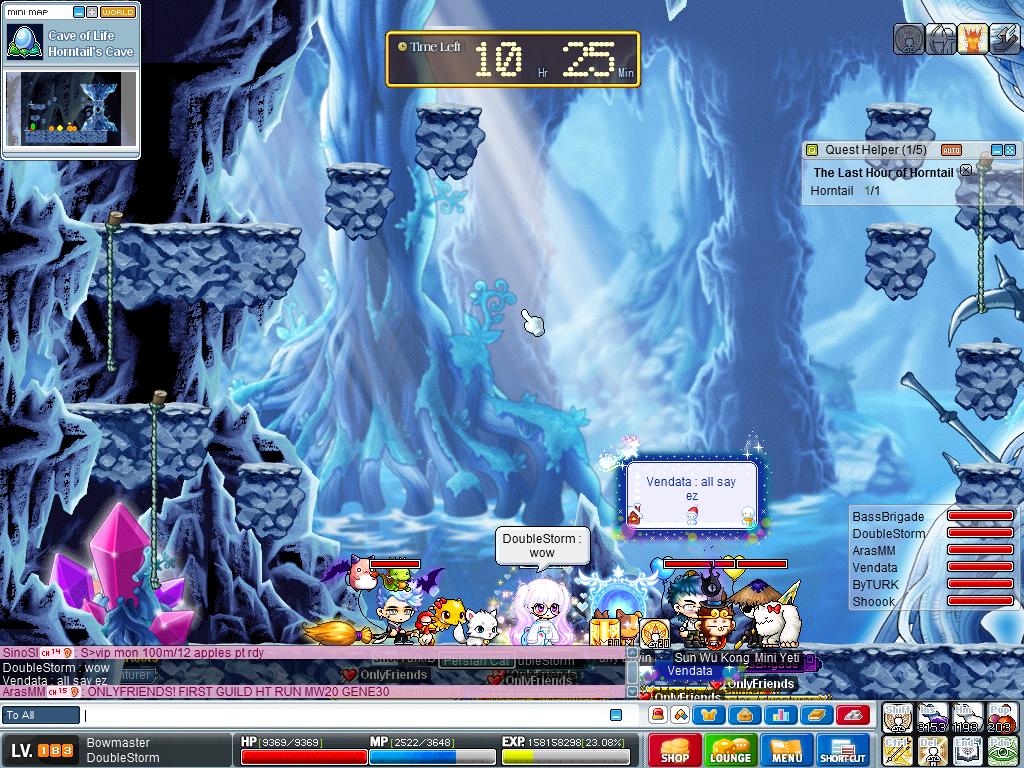Activate the Pdn green eye skill slot
This screenshot has height=768, width=1024.
(1003, 749)
